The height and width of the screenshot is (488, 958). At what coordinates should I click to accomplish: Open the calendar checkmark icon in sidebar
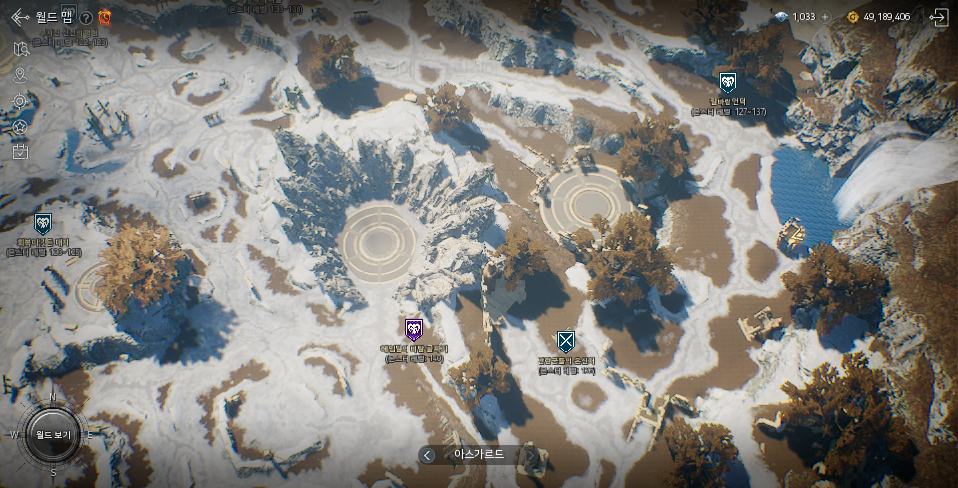pyautogui.click(x=20, y=152)
